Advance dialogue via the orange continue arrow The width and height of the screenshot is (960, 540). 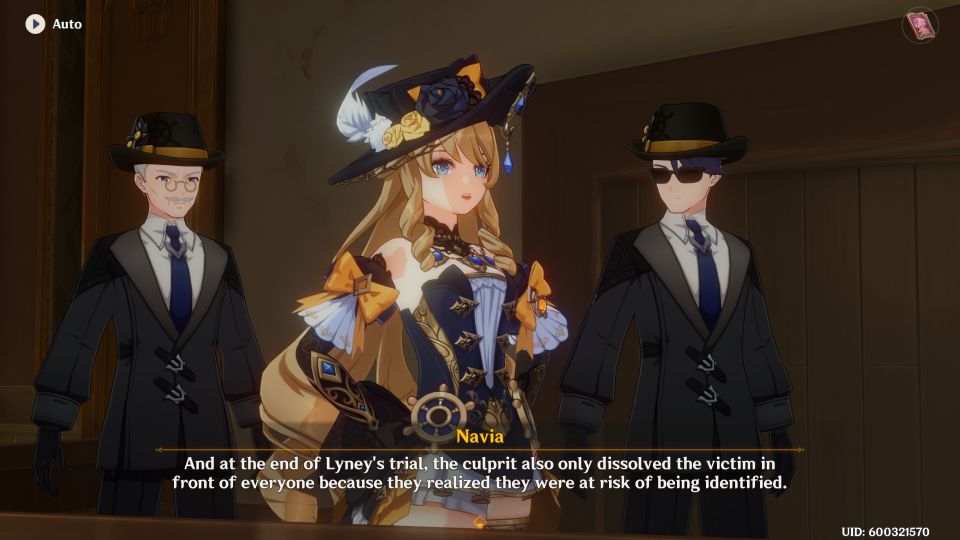click(479, 522)
